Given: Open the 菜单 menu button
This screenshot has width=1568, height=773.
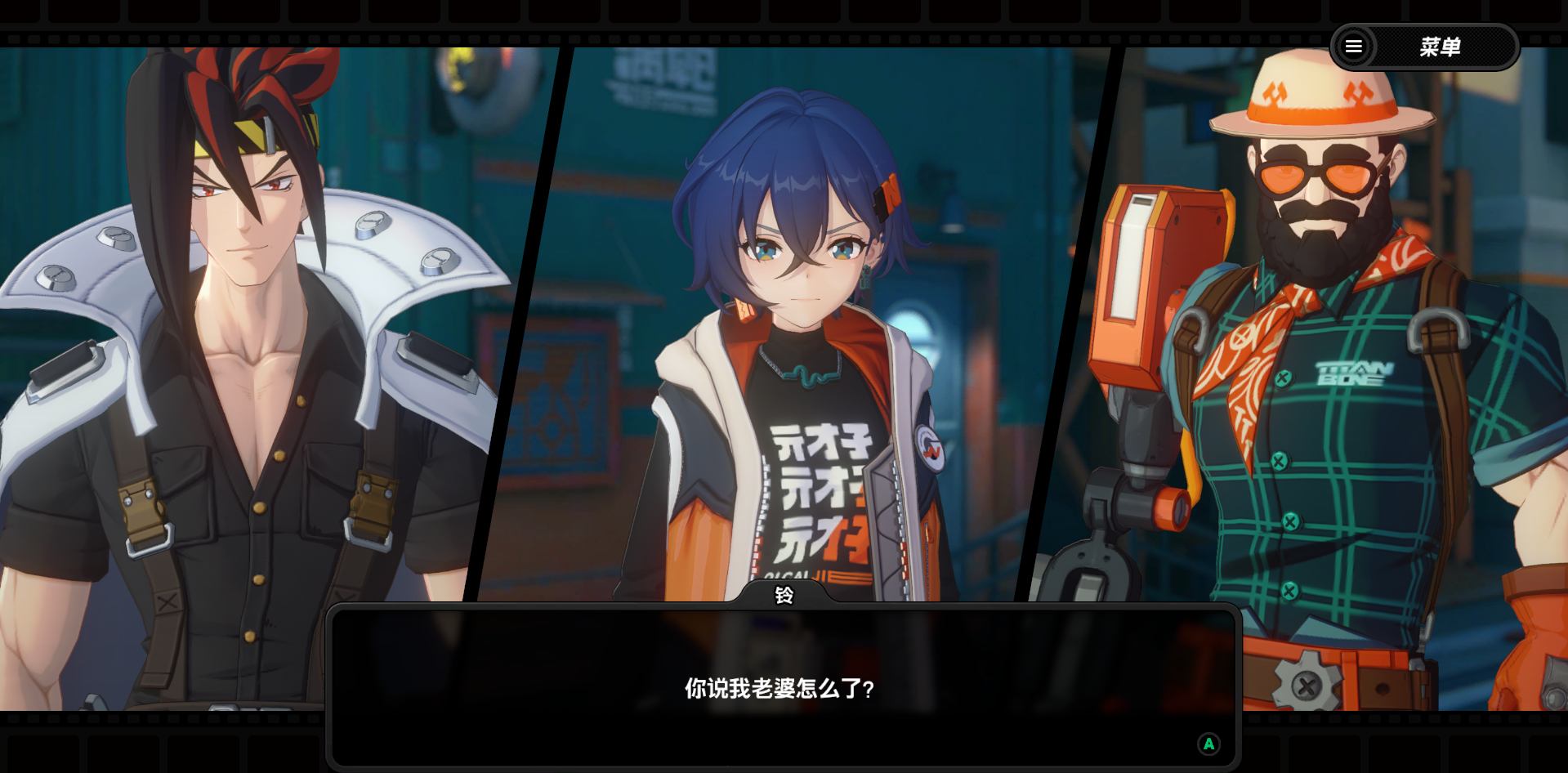Looking at the screenshot, I should click(x=1424, y=47).
